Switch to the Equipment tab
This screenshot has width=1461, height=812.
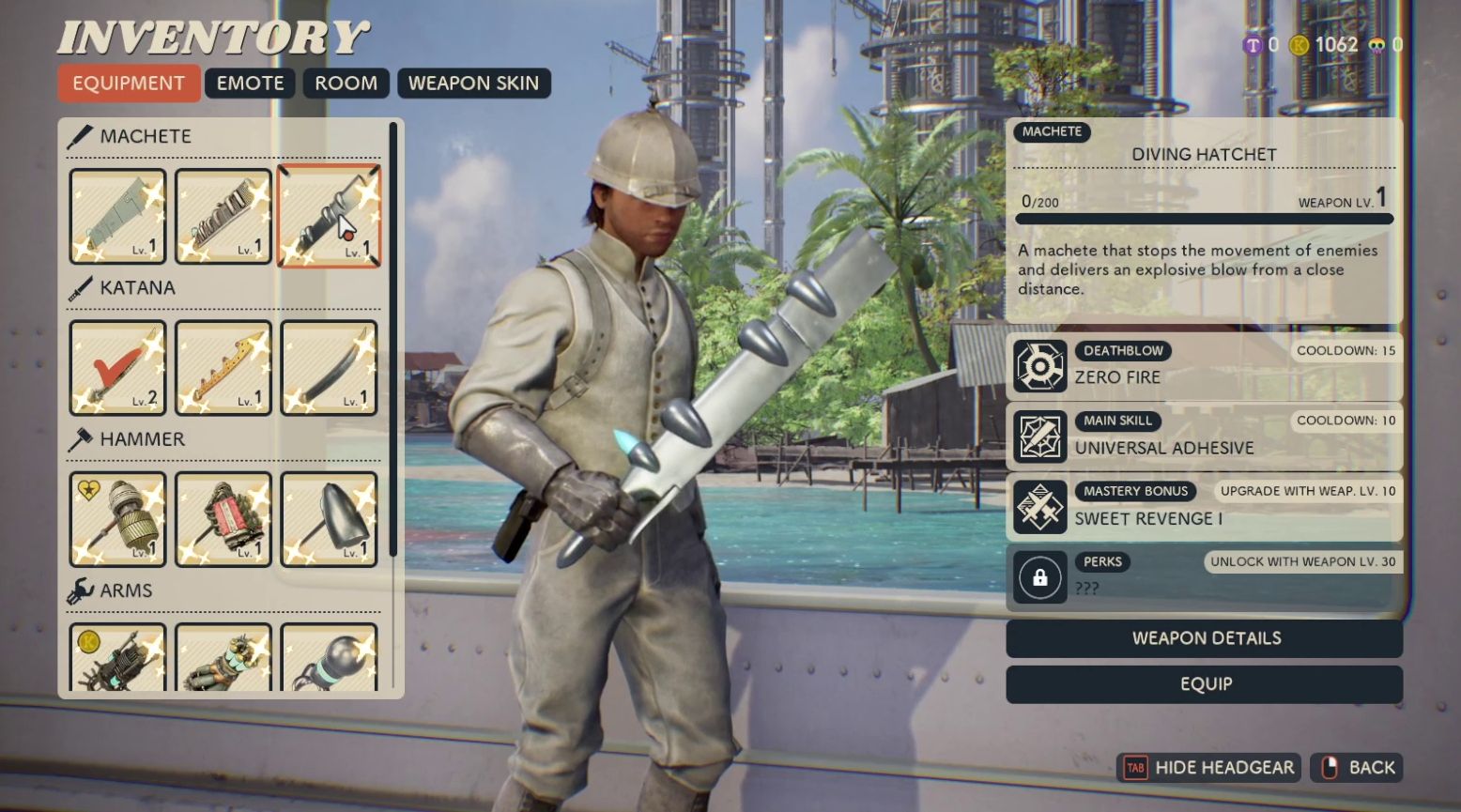click(x=129, y=84)
